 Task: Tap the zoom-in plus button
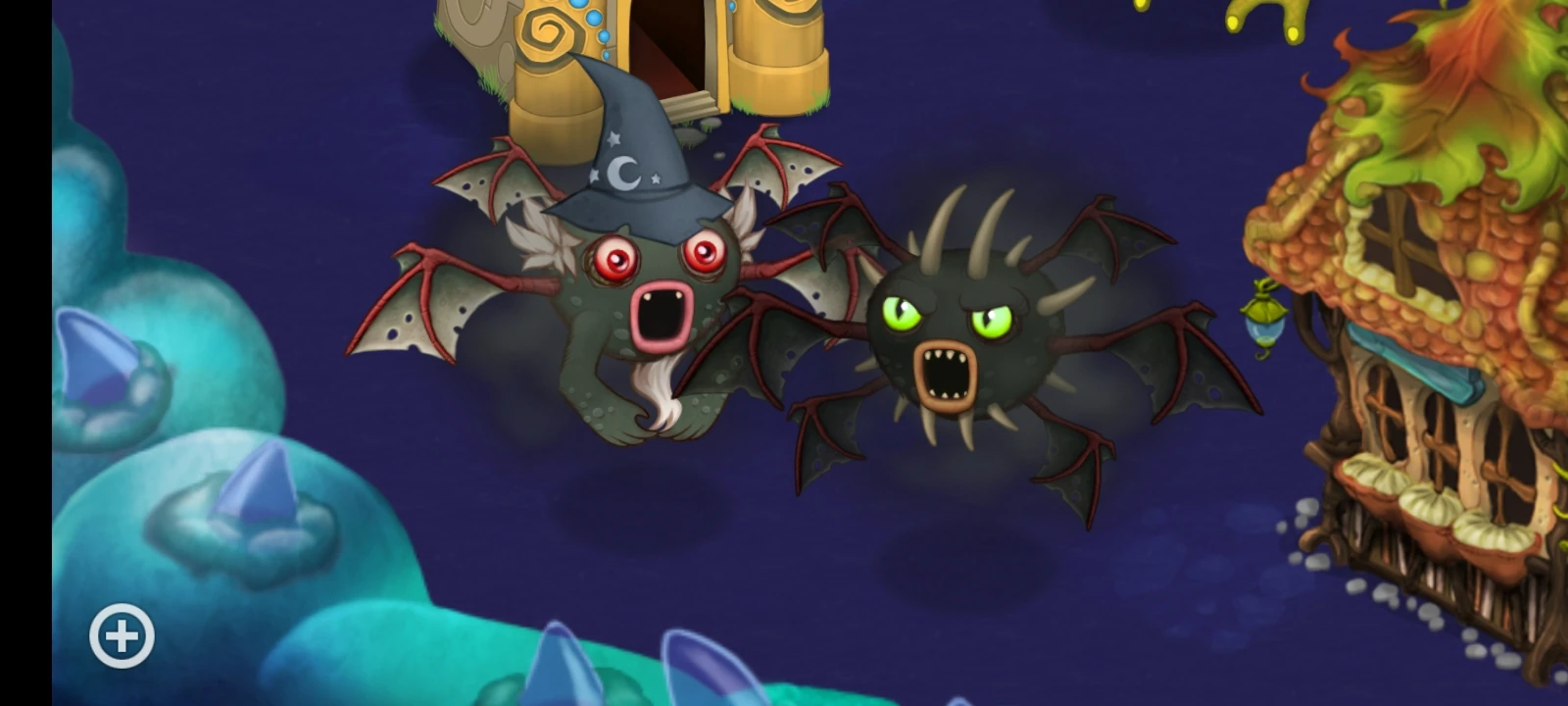(121, 634)
